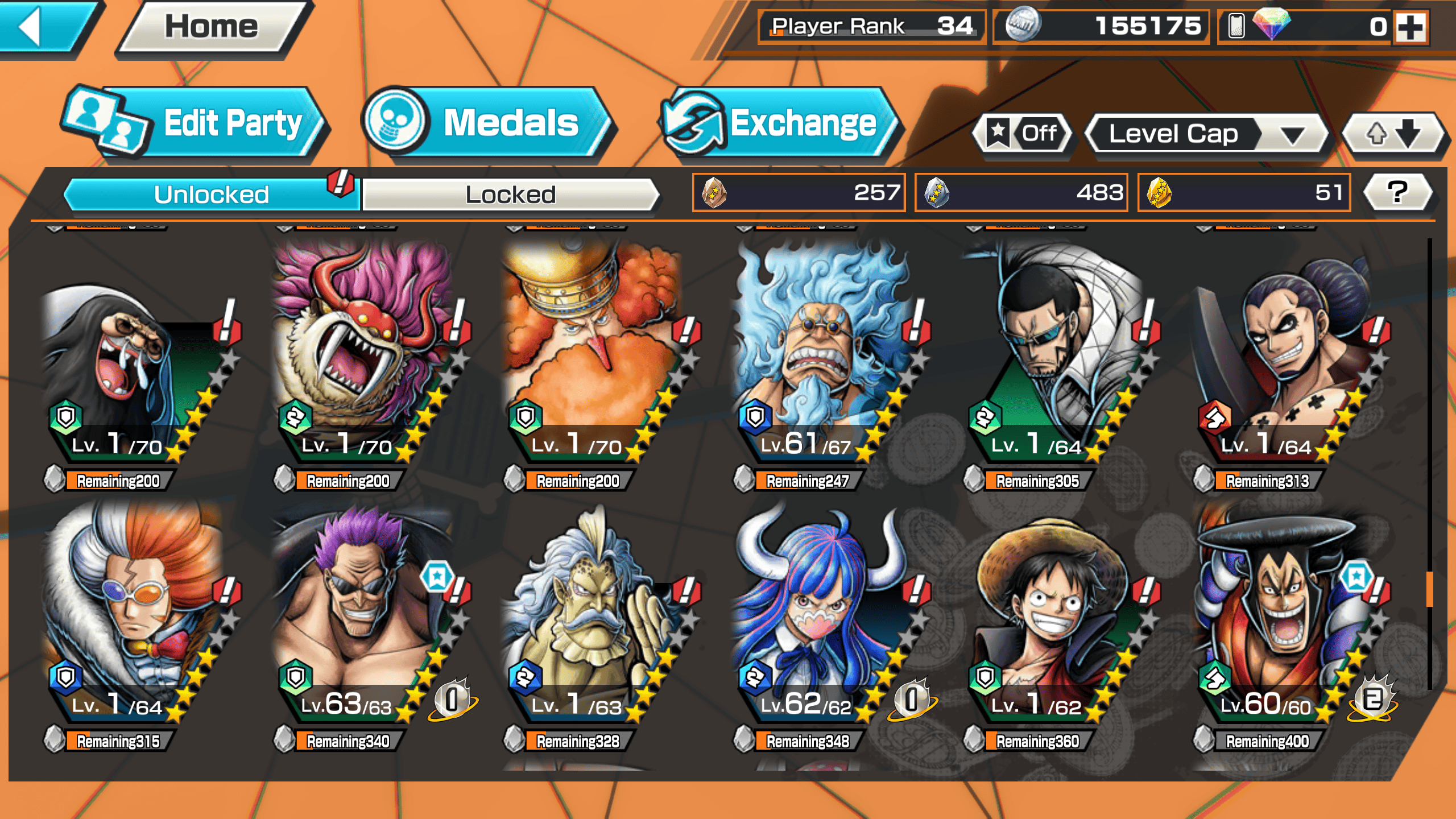Select the Unlocked characters tab

coord(212,195)
